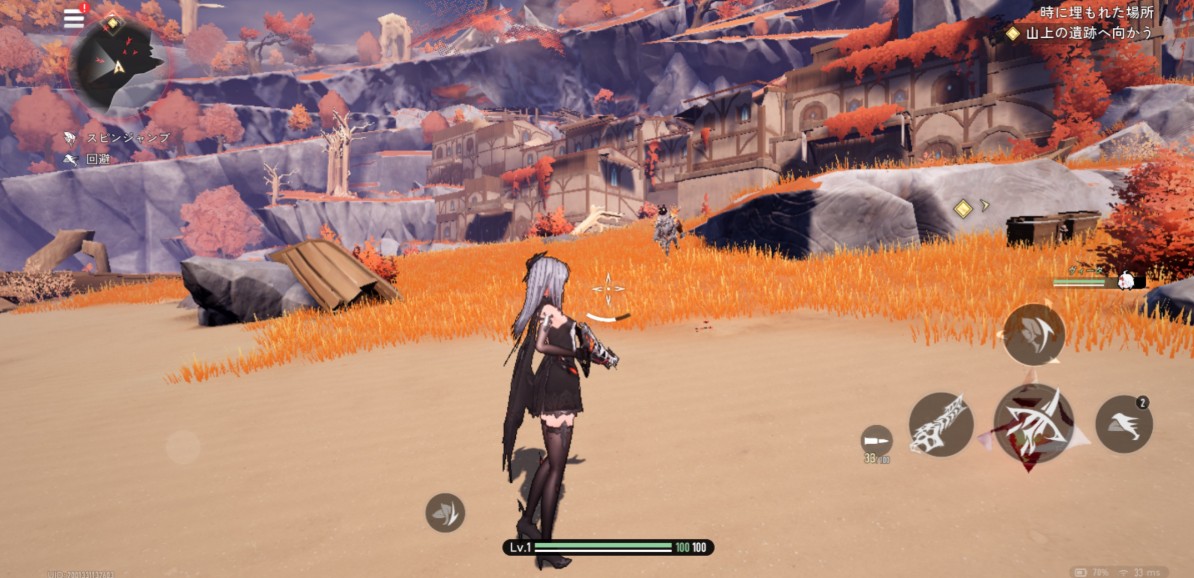
Task: Tap the bullet reload icon
Action: 876,440
